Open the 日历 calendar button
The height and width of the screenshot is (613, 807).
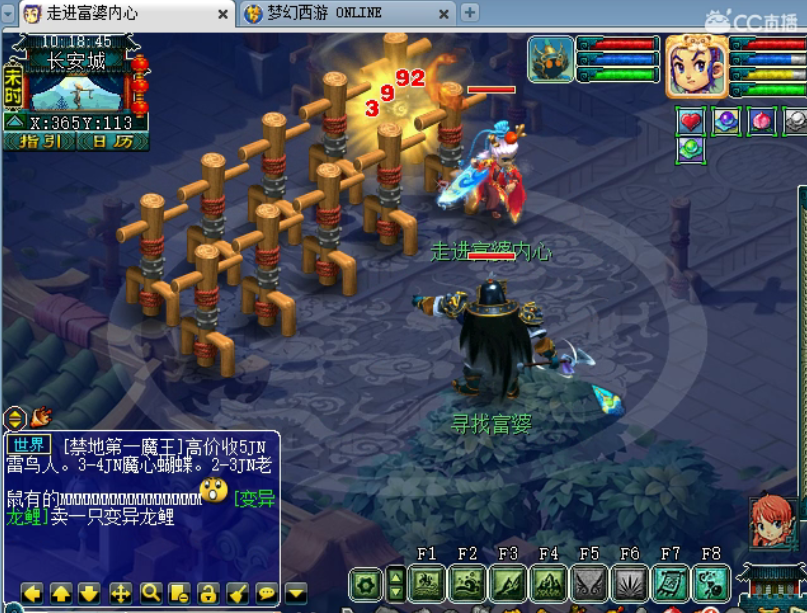pos(108,142)
